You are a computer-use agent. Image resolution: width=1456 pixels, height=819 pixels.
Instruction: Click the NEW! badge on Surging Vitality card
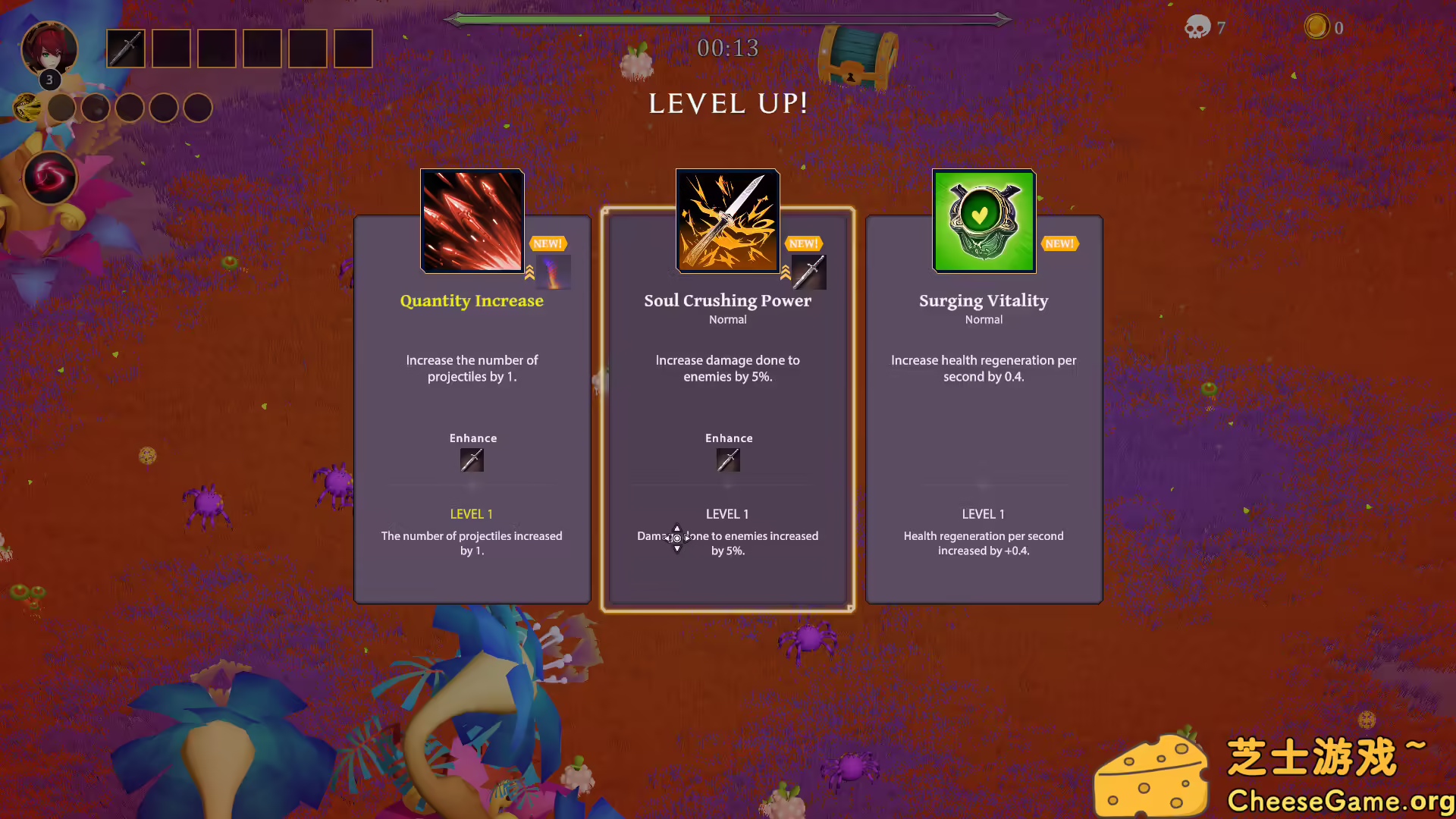(x=1059, y=243)
